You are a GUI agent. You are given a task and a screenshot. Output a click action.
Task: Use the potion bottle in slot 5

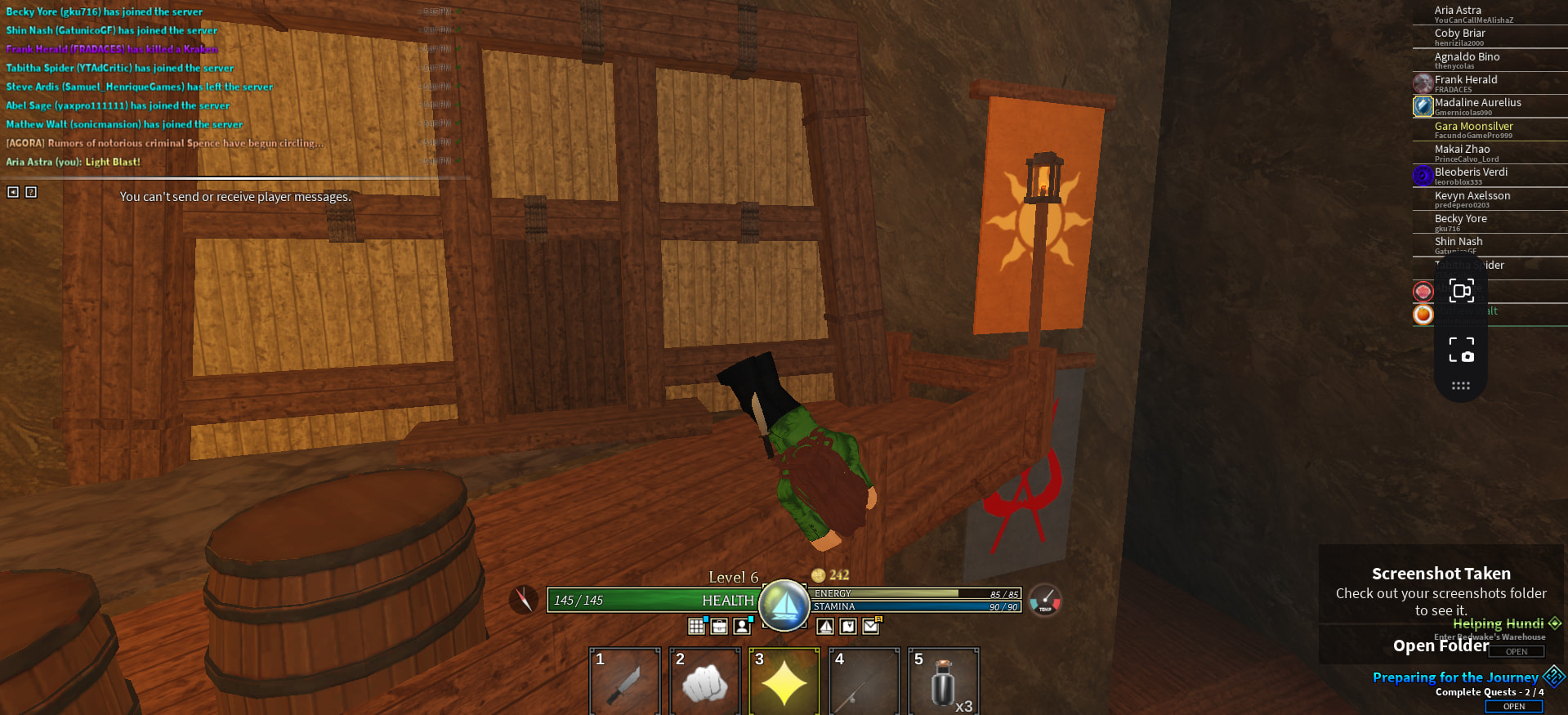click(943, 681)
